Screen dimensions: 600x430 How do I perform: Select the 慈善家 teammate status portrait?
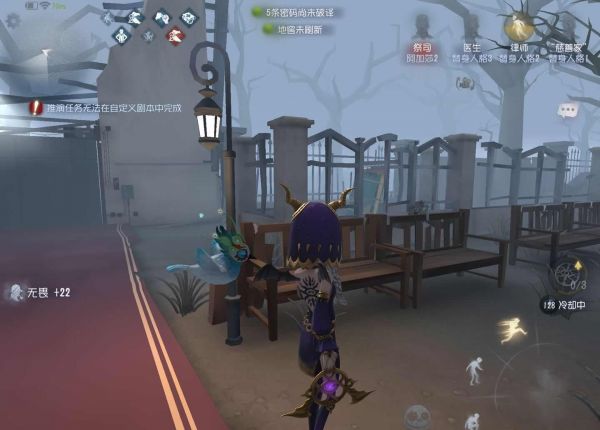[569, 42]
